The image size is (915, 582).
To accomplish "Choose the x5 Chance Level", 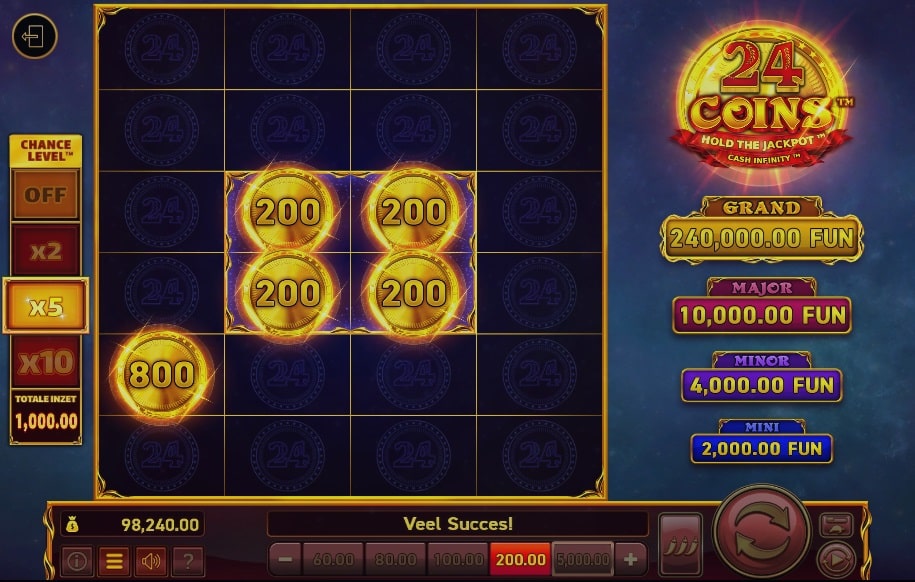I will pyautogui.click(x=46, y=306).
